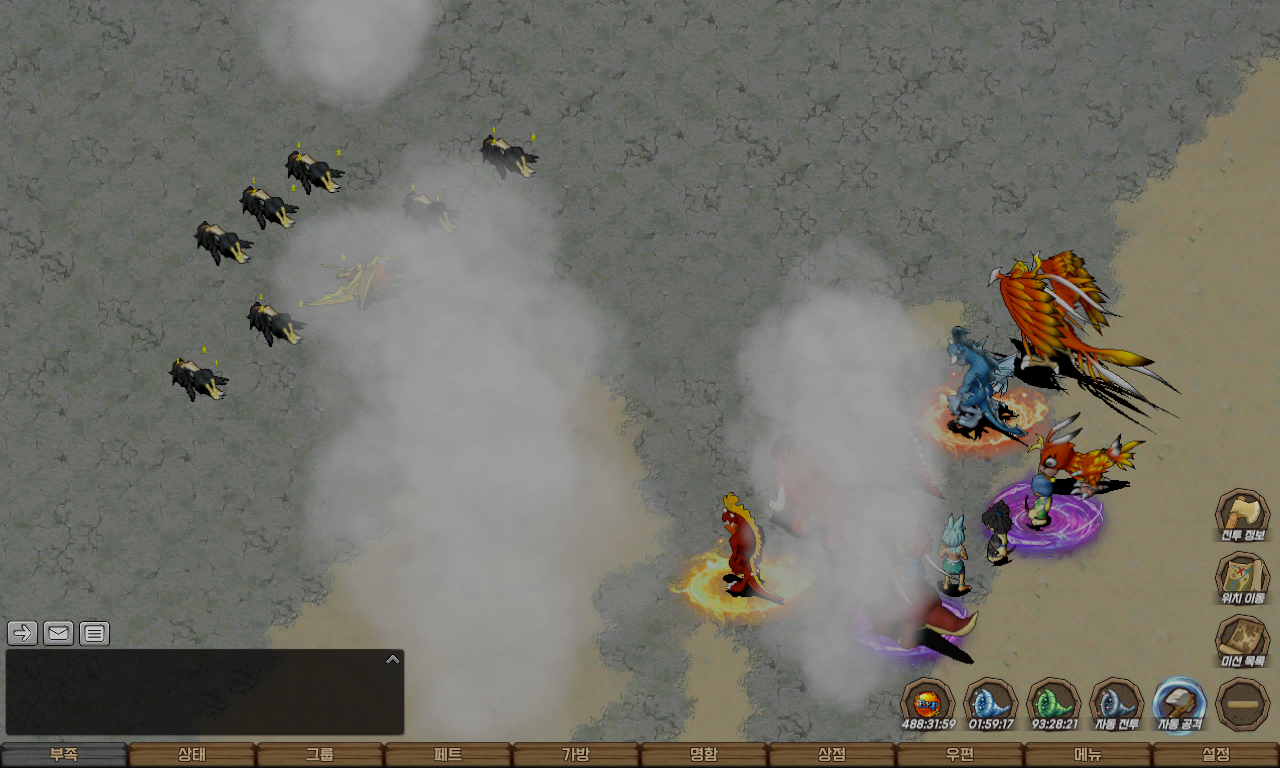The height and width of the screenshot is (768, 1280).
Task: Click the Exp boost icon
Action: pos(927,703)
